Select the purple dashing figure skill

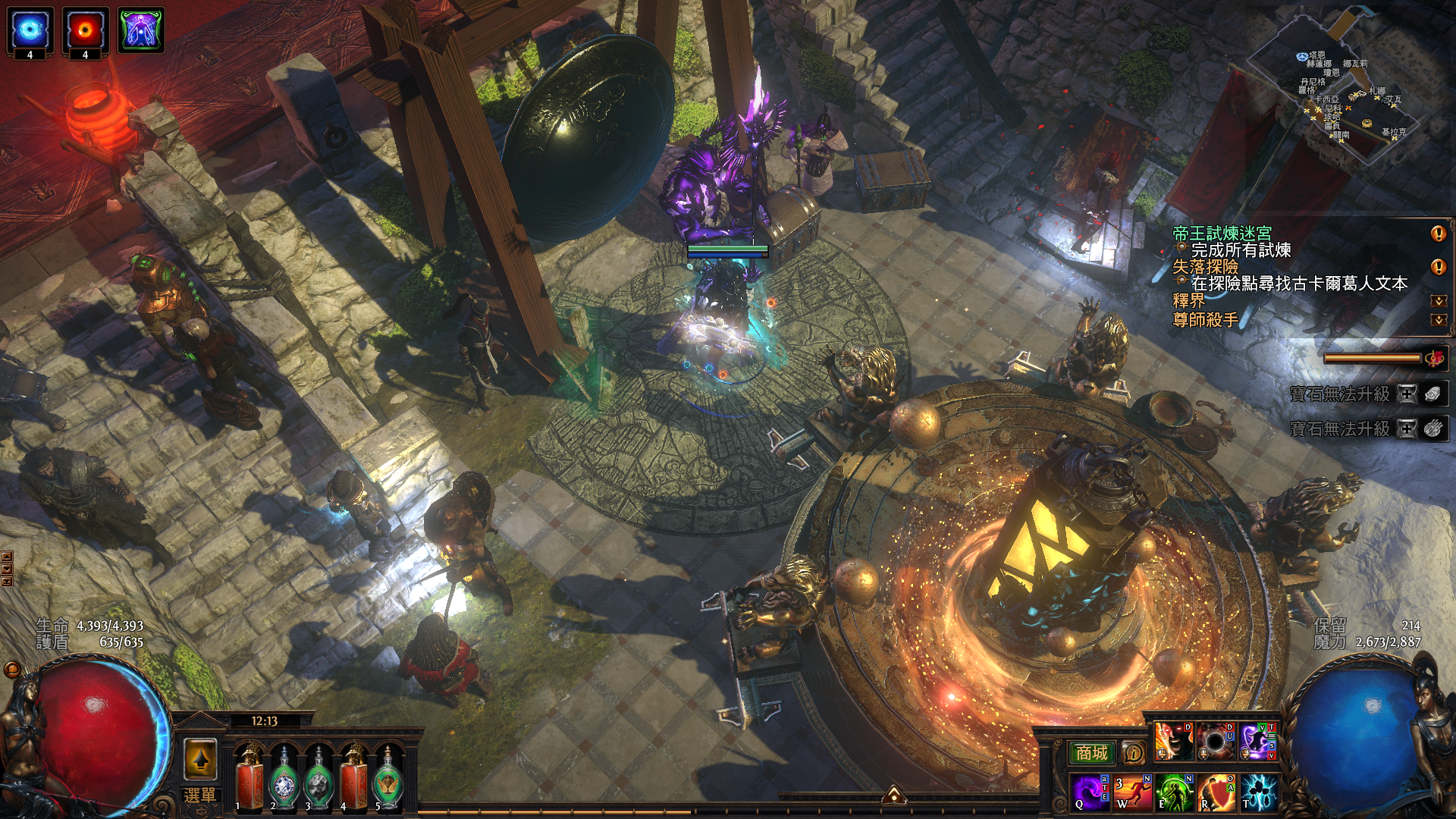tap(1257, 741)
